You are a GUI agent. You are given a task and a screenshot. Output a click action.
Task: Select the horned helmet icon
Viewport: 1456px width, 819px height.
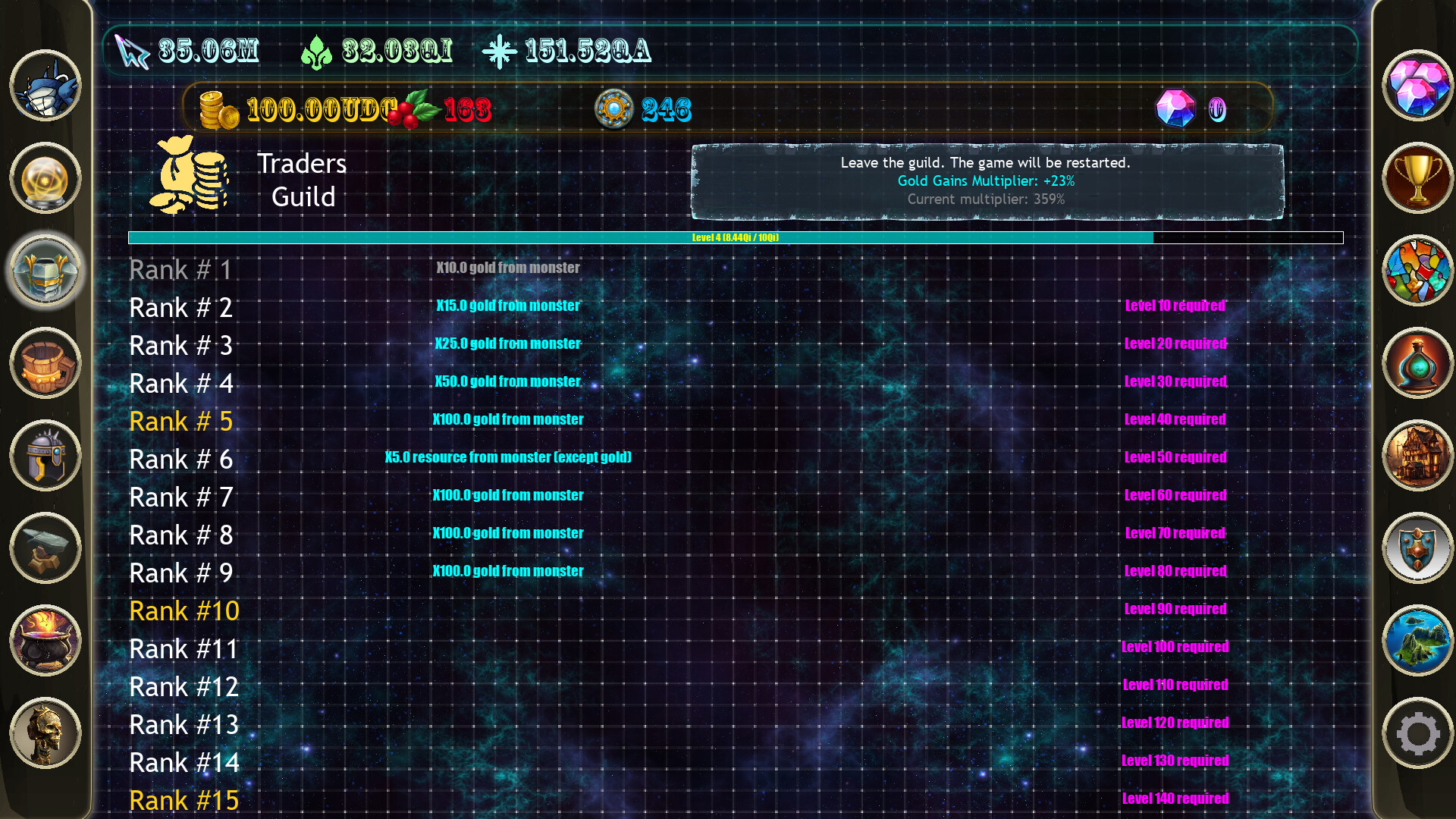tap(43, 457)
